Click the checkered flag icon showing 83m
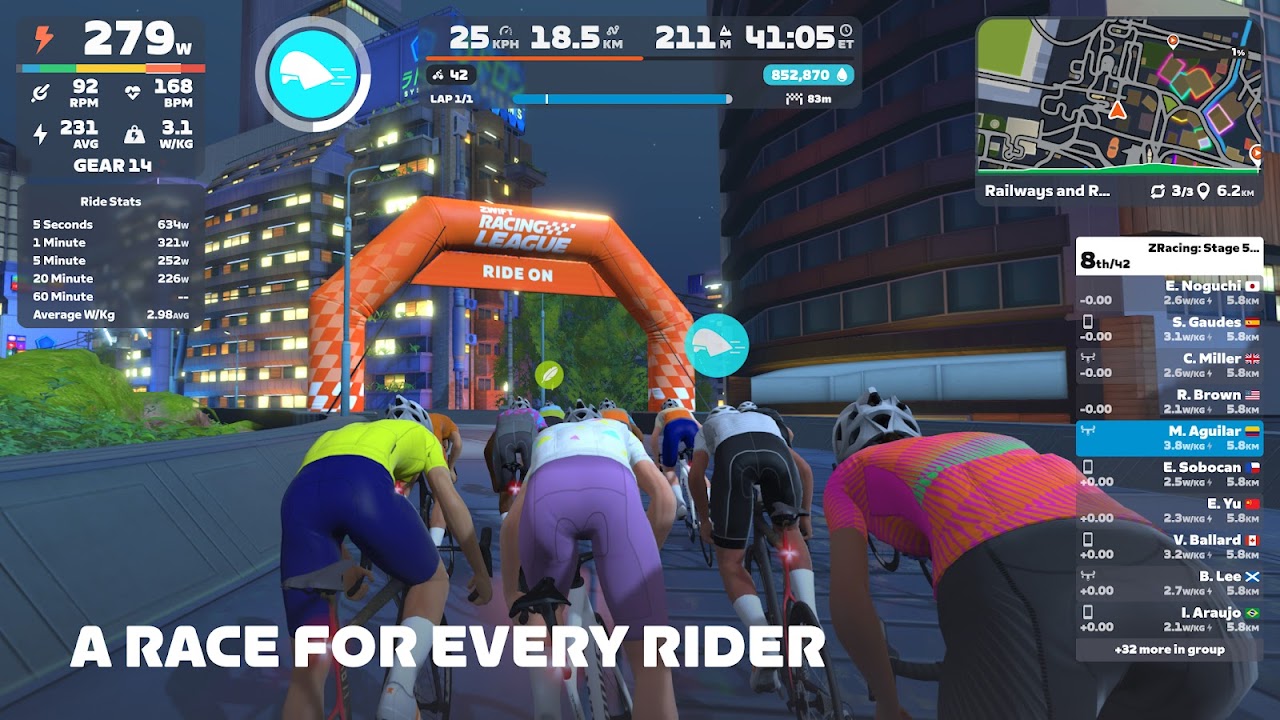Screen dimensions: 1280x720 794,97
